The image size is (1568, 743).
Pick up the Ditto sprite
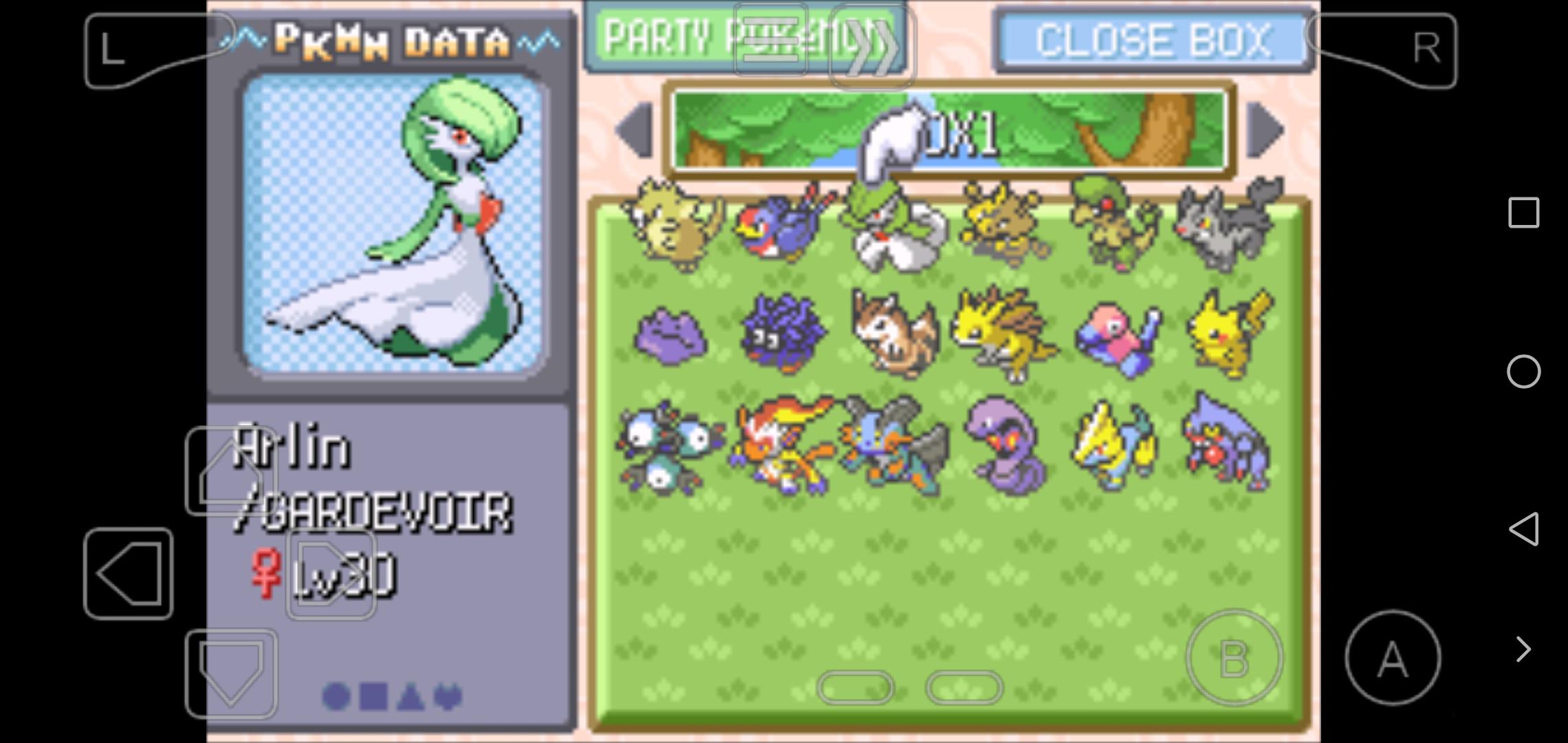tap(669, 337)
